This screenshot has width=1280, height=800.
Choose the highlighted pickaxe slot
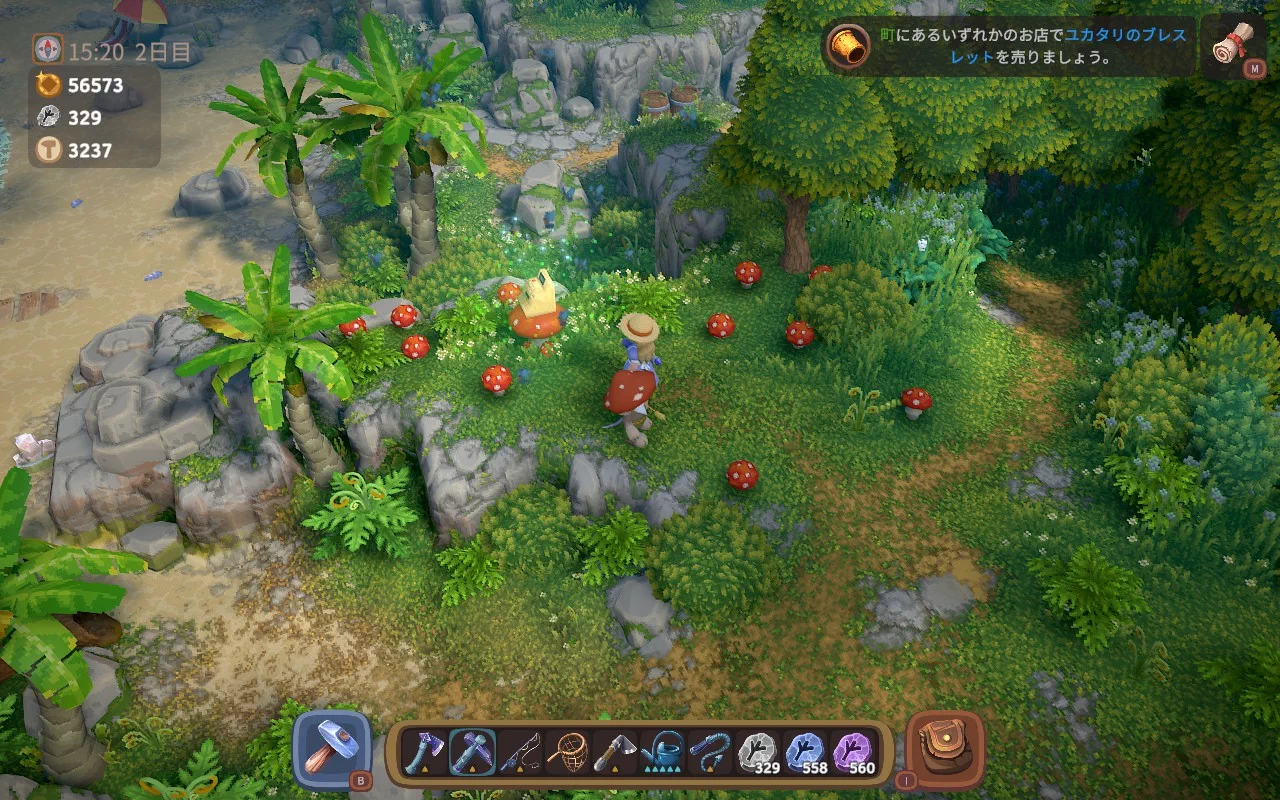click(472, 751)
